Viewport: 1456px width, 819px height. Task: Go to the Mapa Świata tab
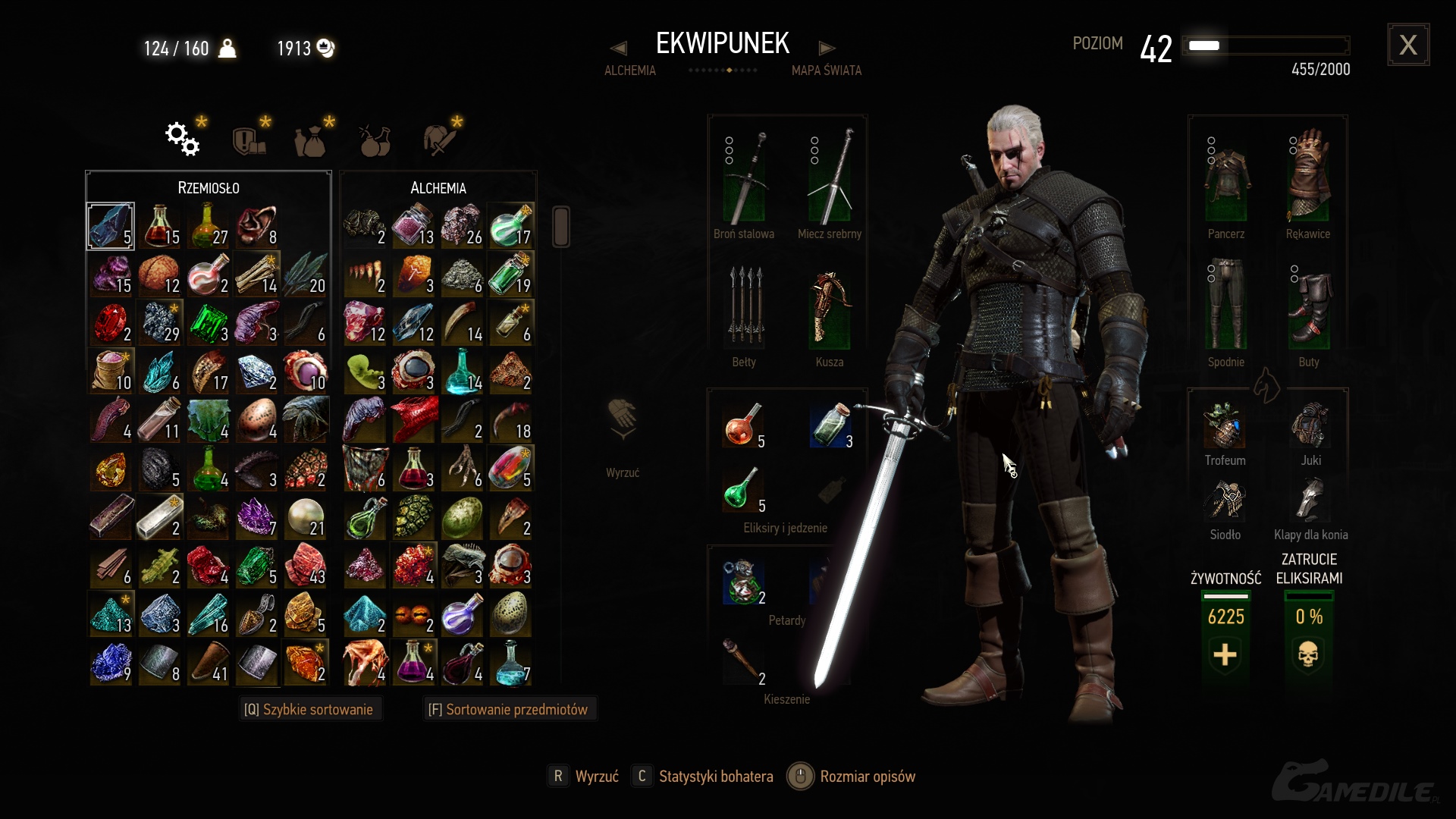click(x=826, y=71)
